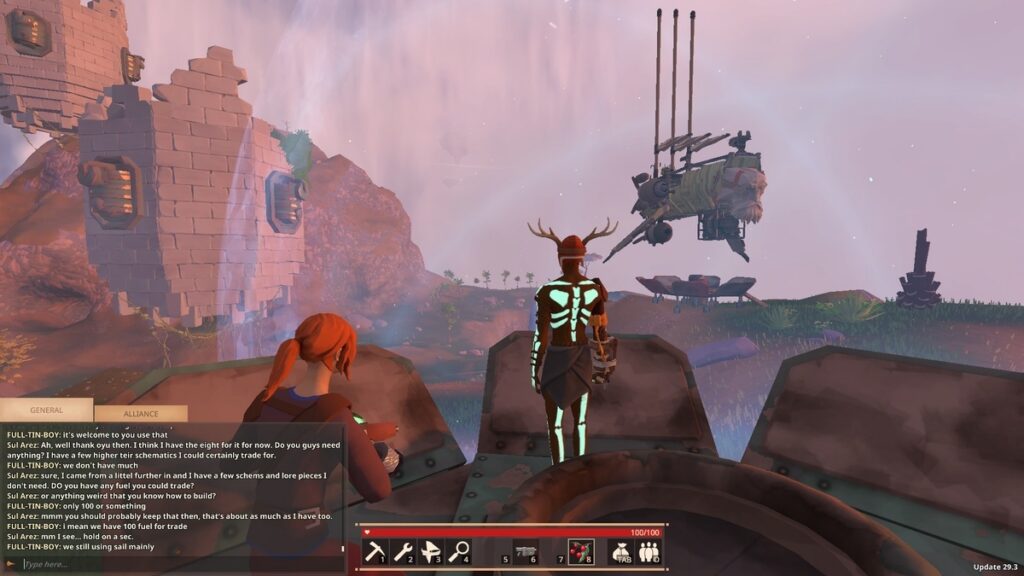Open the inventory bag icon
Screen dimensions: 1024x576
[x=620, y=551]
